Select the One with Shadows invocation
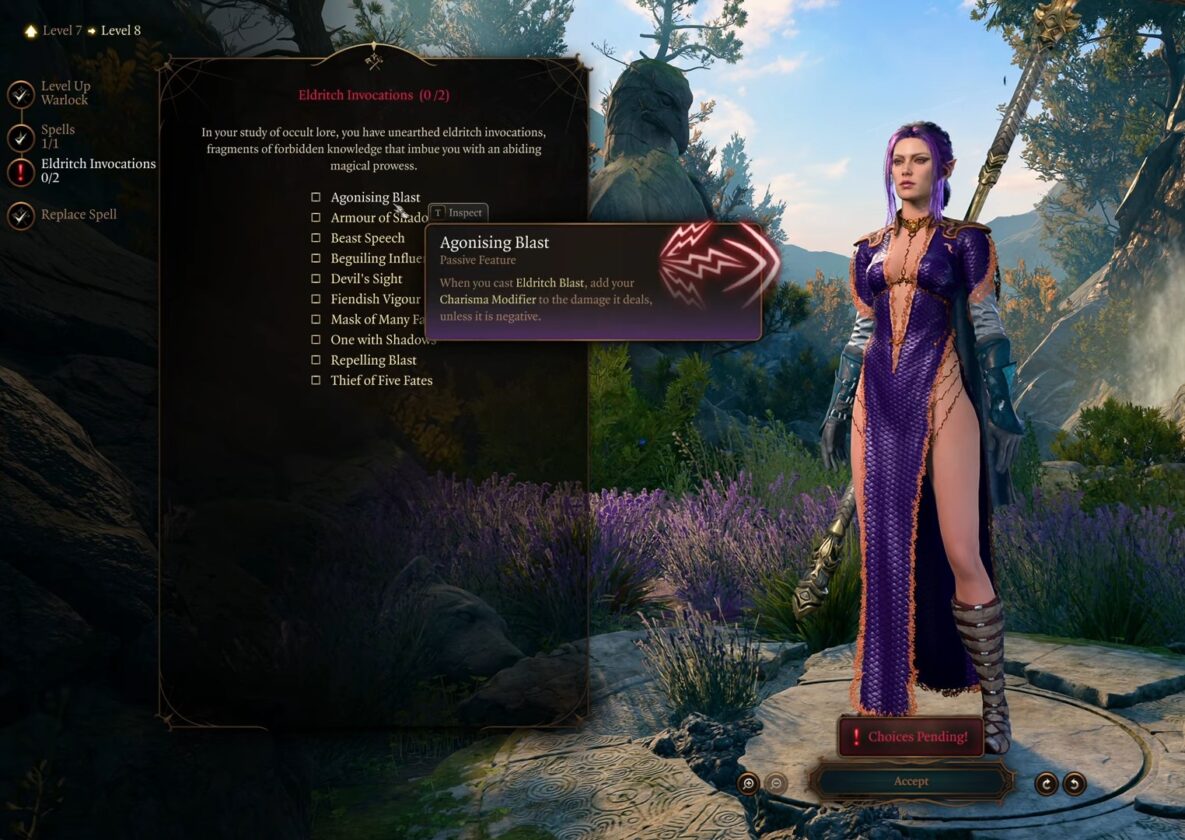This screenshot has width=1185, height=840. click(316, 340)
